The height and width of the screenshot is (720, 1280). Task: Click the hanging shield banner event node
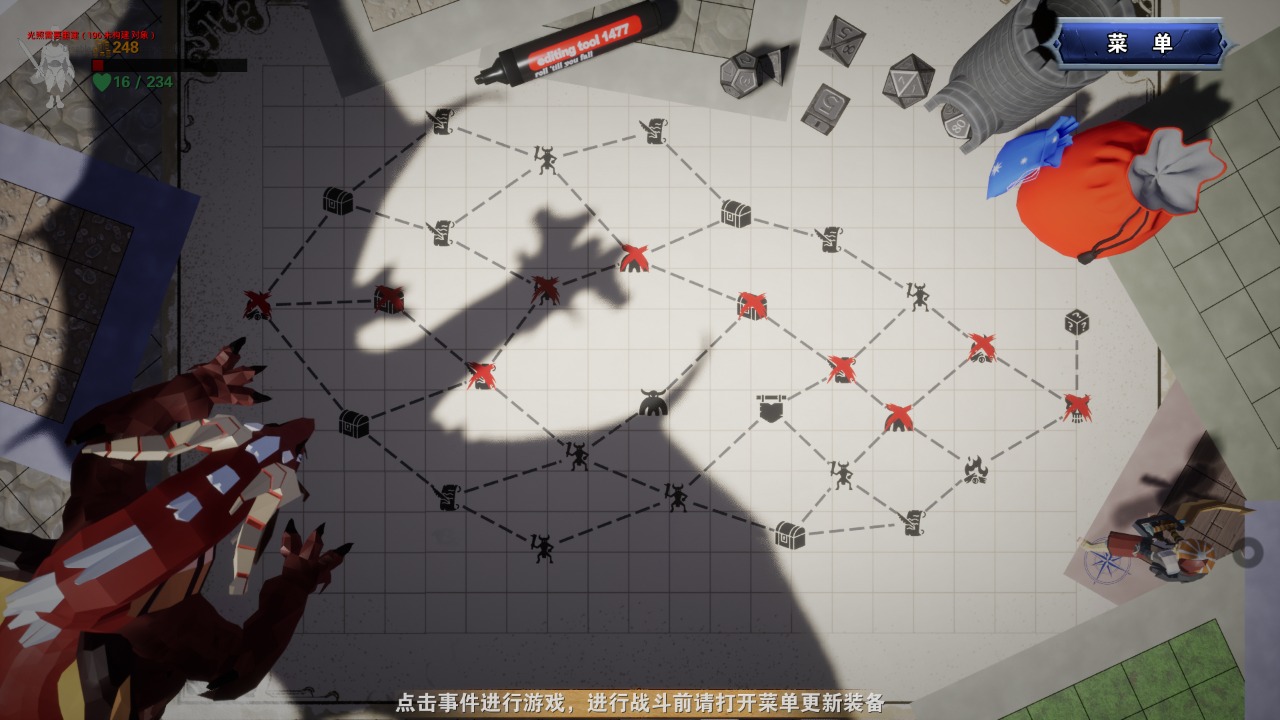click(772, 407)
